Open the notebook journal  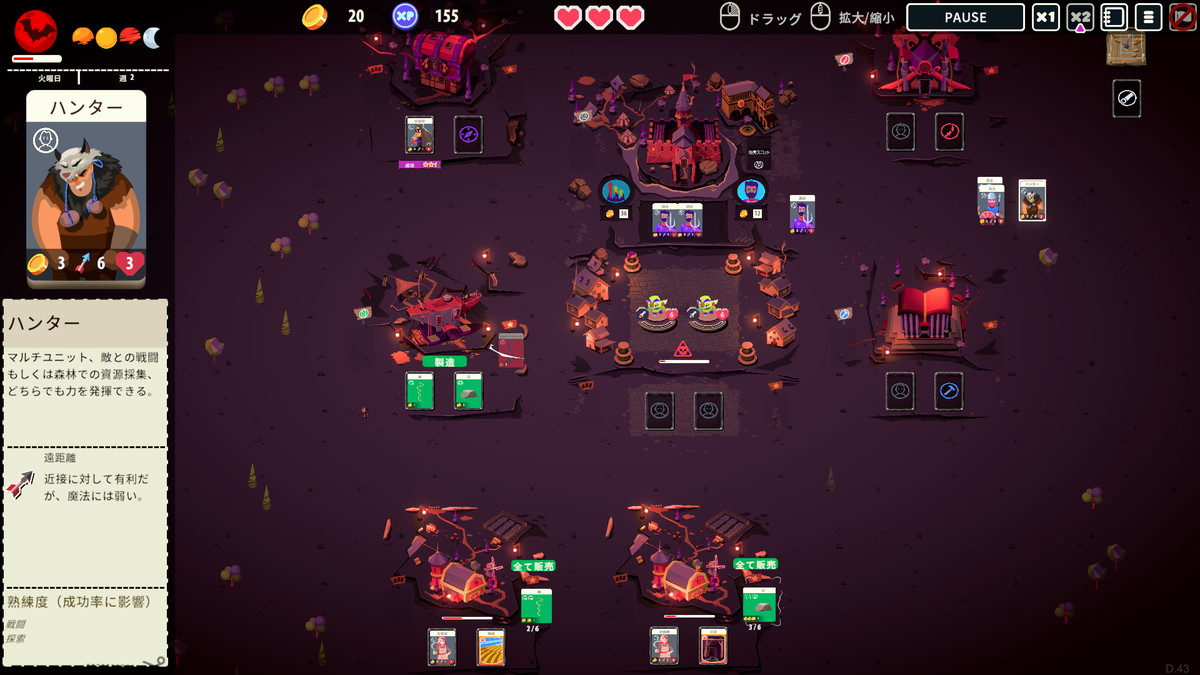[1114, 17]
